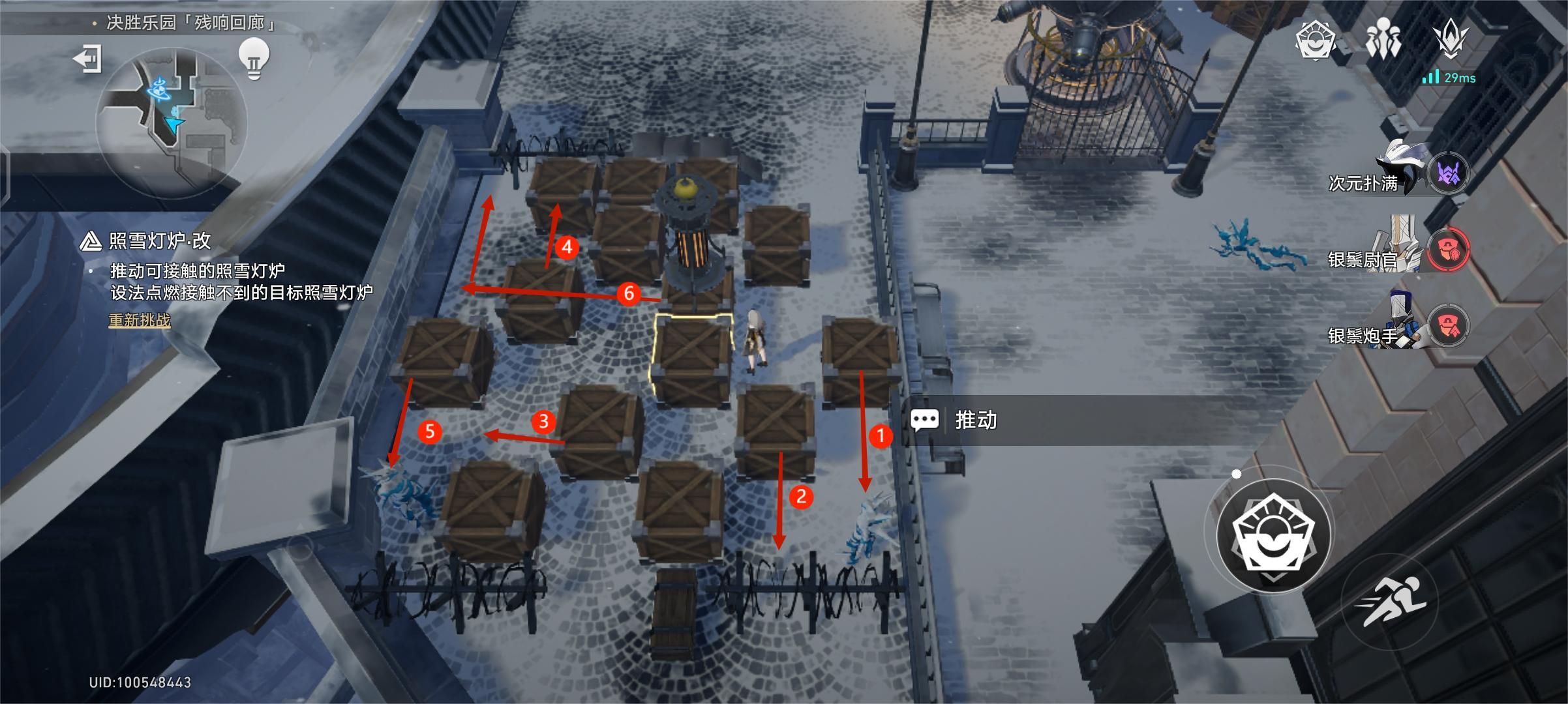Image resolution: width=1568 pixels, height=704 pixels.
Task: Open the 照雪灯炉·改 objective tracker
Action: [158, 241]
